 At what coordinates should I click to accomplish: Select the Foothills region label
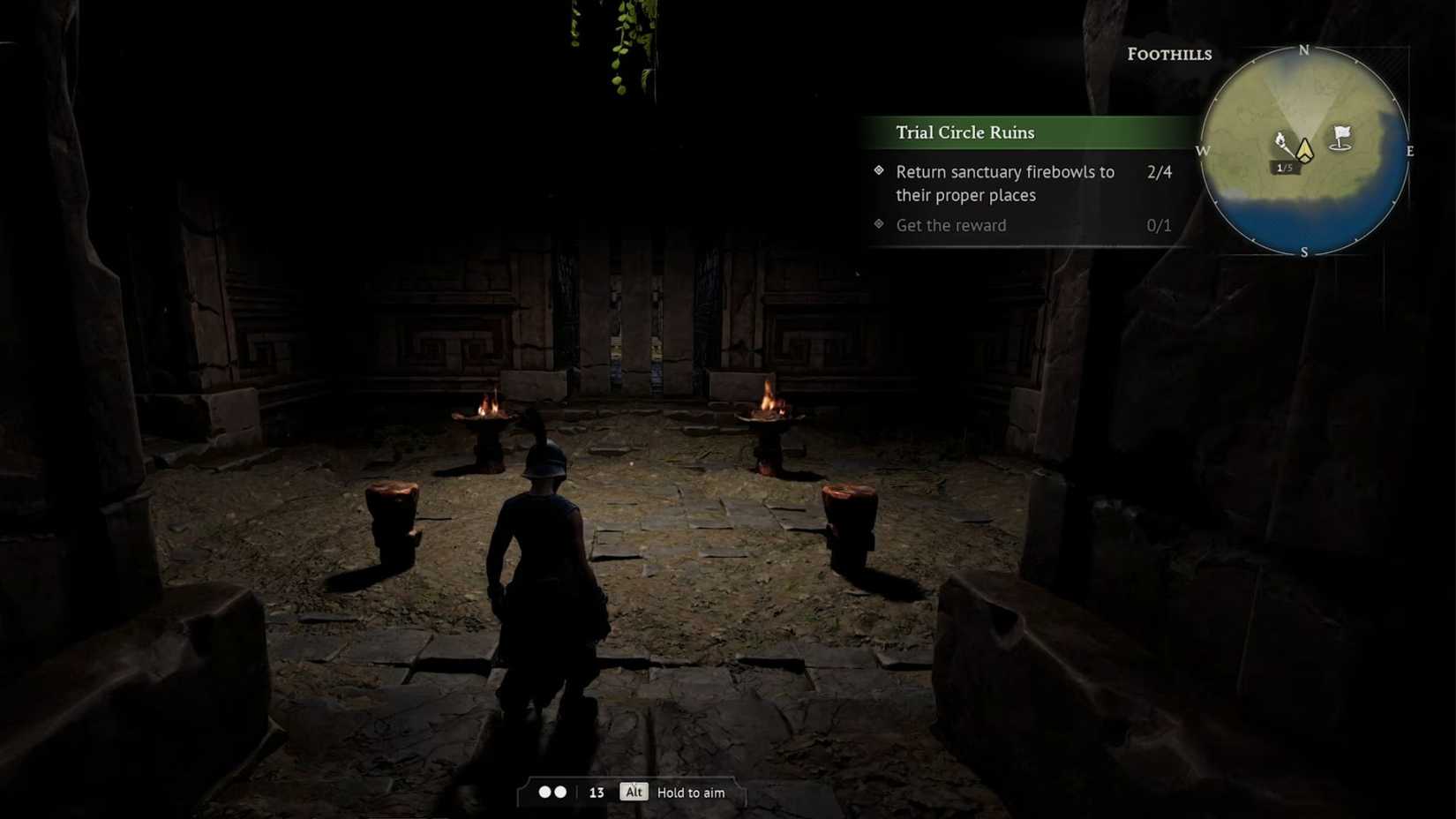click(1169, 55)
